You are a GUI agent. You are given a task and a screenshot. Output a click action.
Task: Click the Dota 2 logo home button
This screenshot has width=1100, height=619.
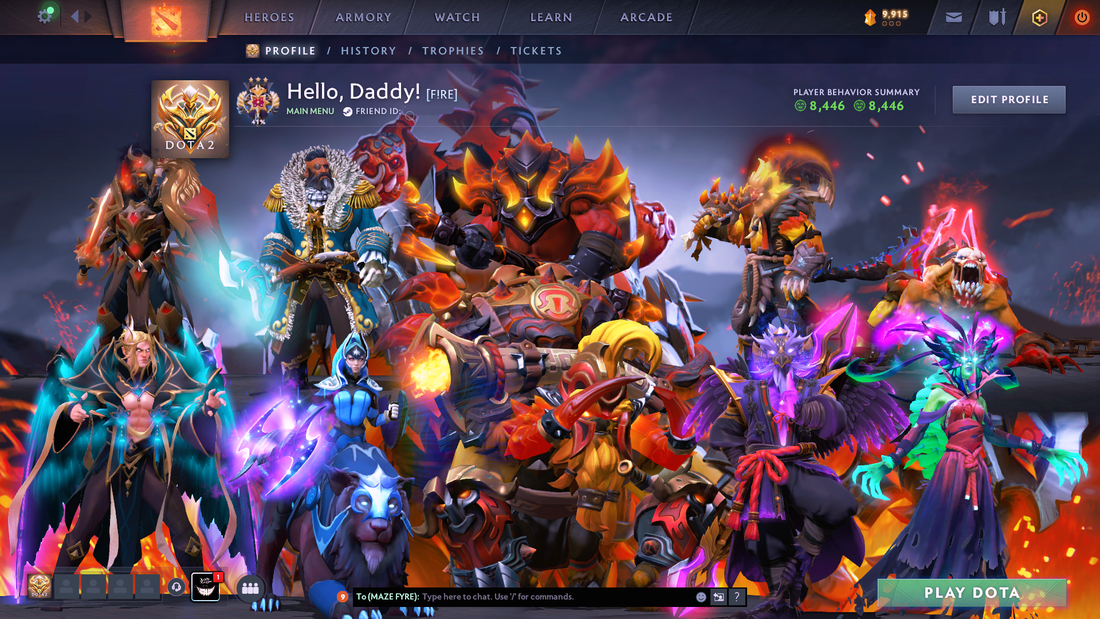coord(166,19)
